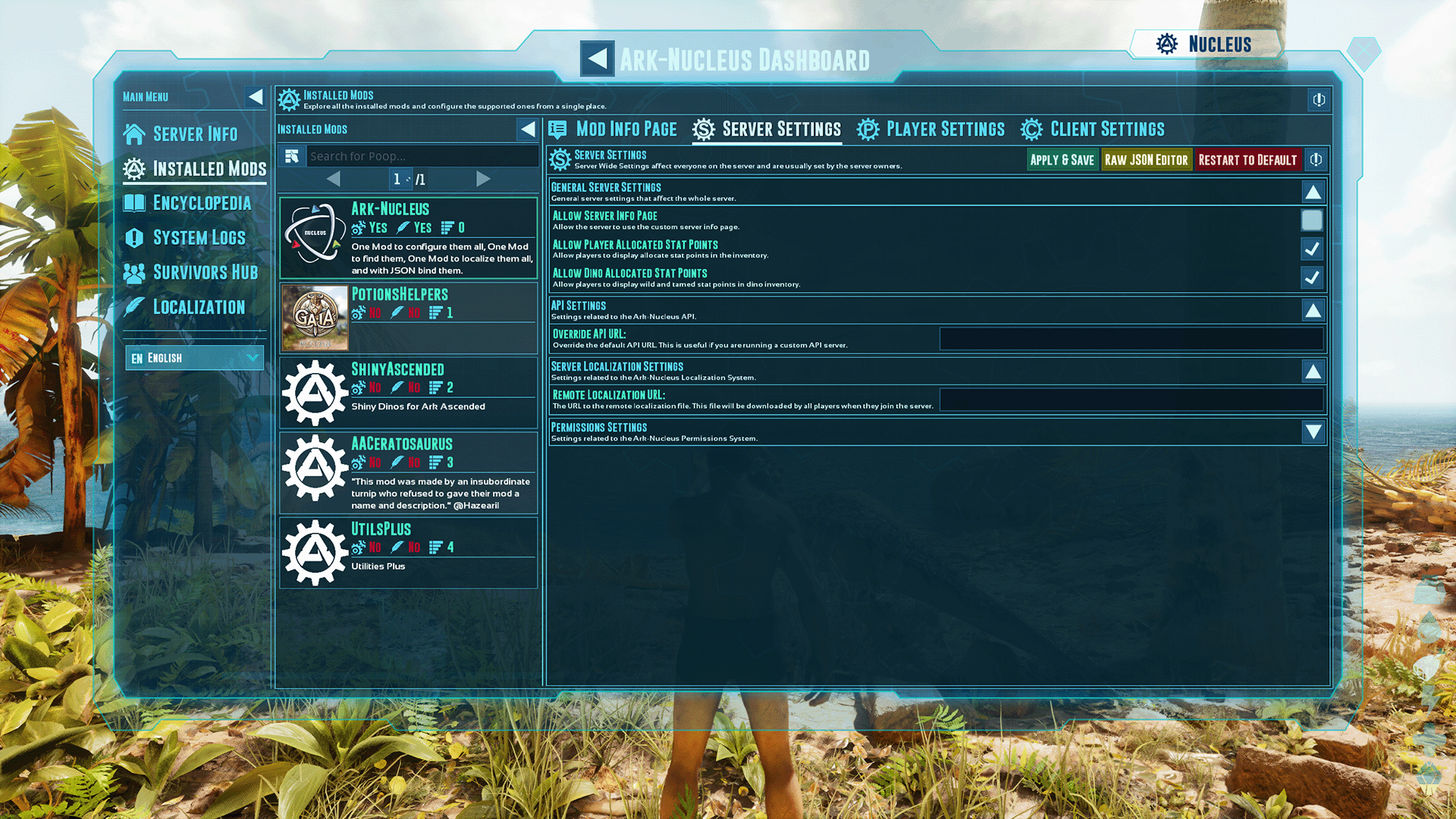Collapse the General Server Settings section

point(1312,191)
